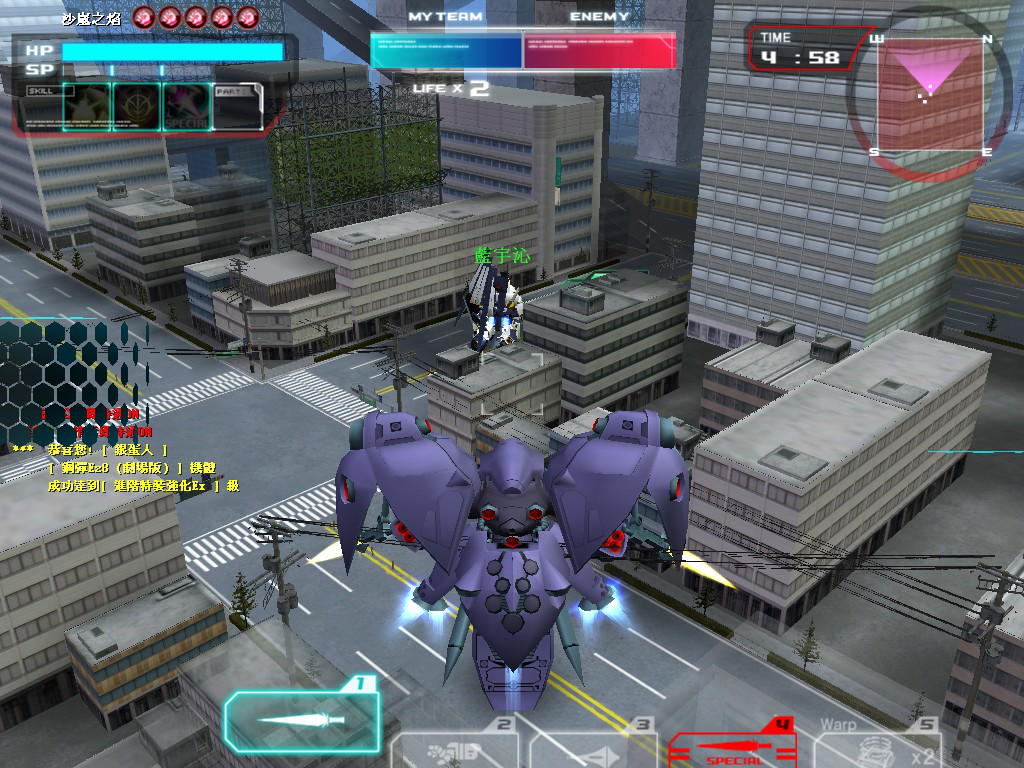Click the yellow chat message log
The width and height of the screenshot is (1024, 768).
tap(125, 468)
